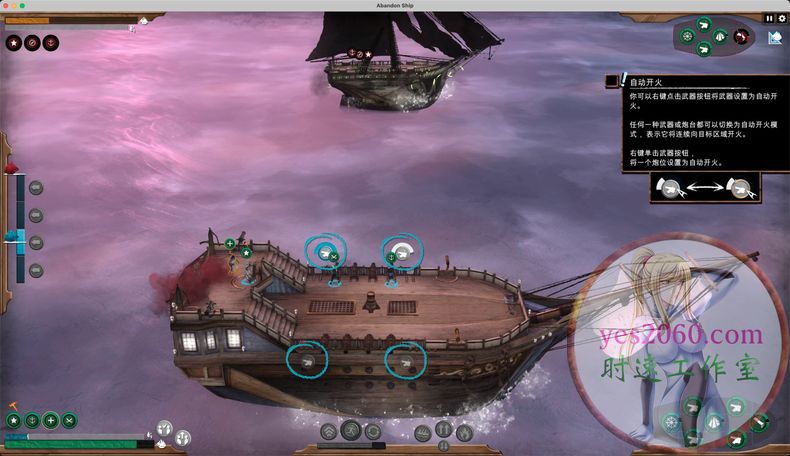Click the green plus marker above crew

pyautogui.click(x=230, y=243)
